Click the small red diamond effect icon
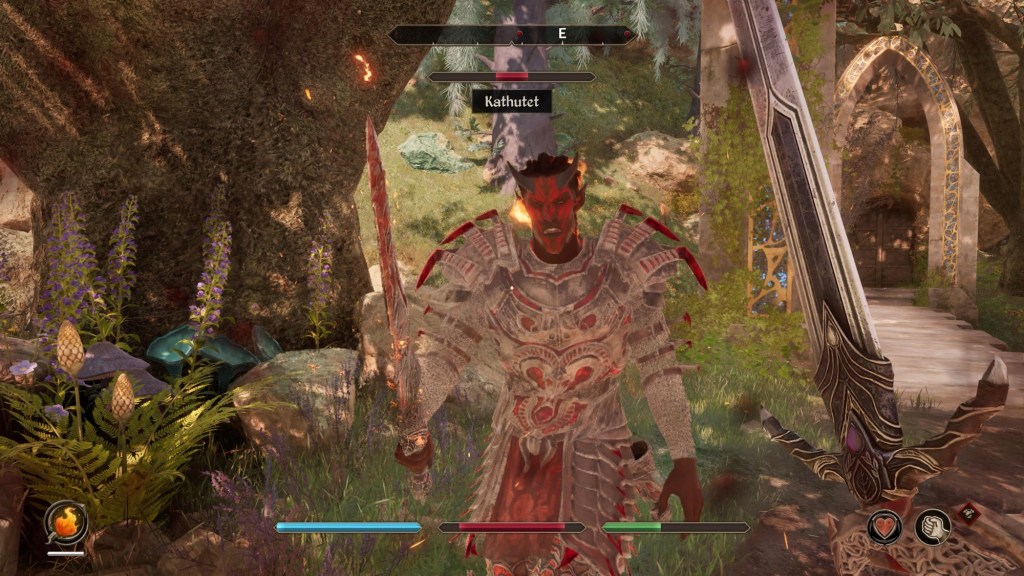The image size is (1024, 576). click(968, 513)
